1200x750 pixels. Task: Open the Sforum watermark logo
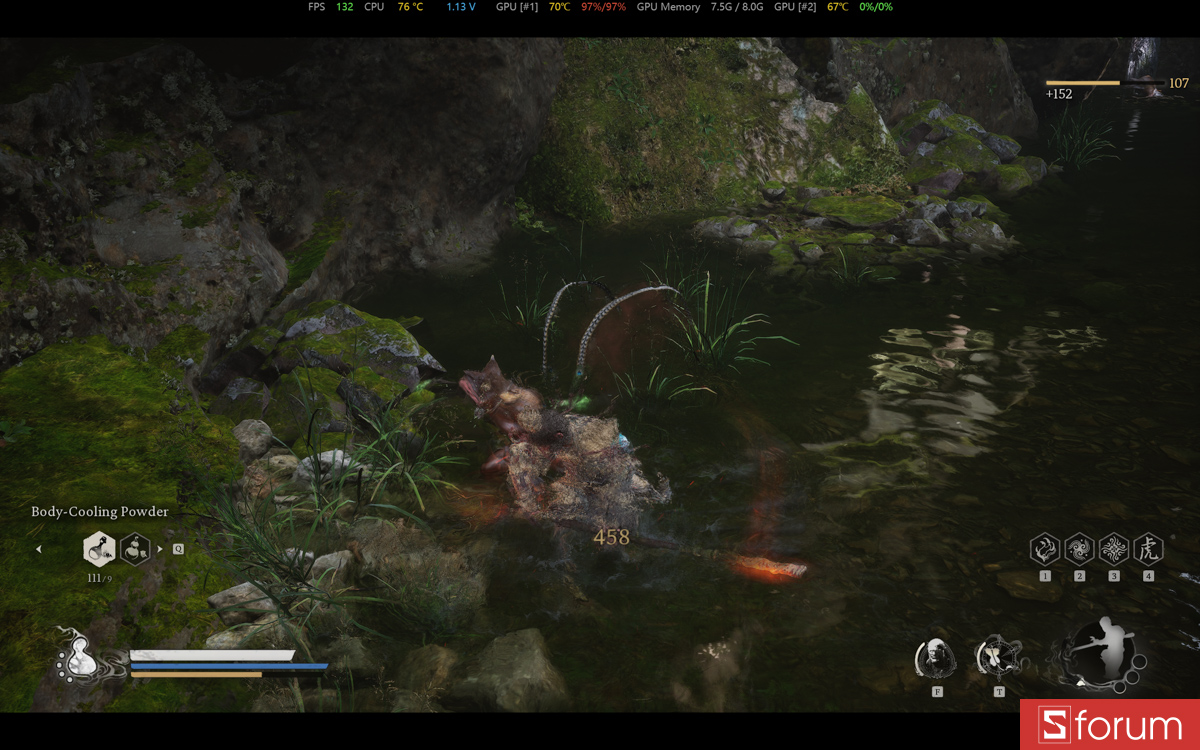pos(1110,725)
